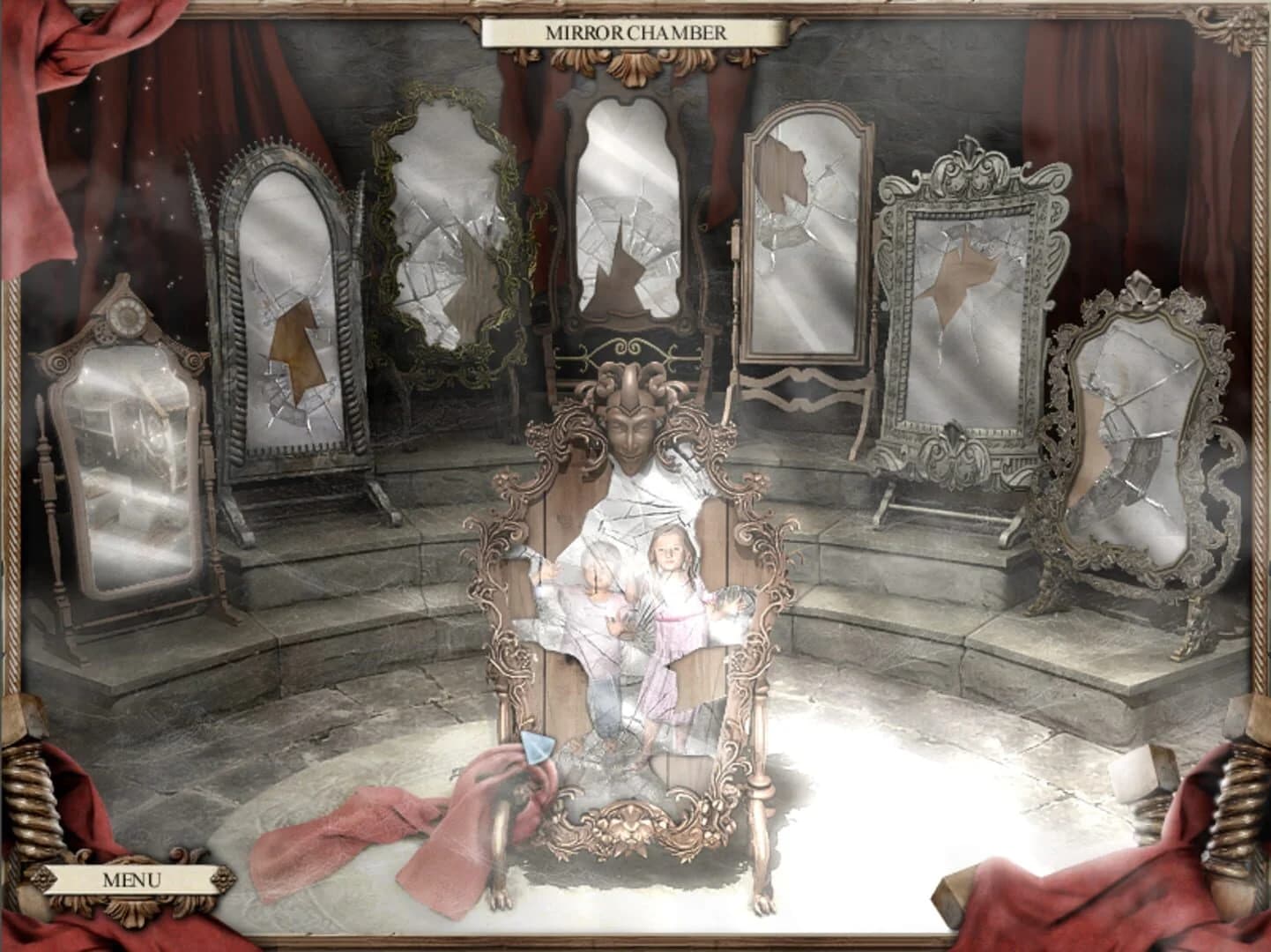Inspect the red cloth draped on floor

(458, 811)
